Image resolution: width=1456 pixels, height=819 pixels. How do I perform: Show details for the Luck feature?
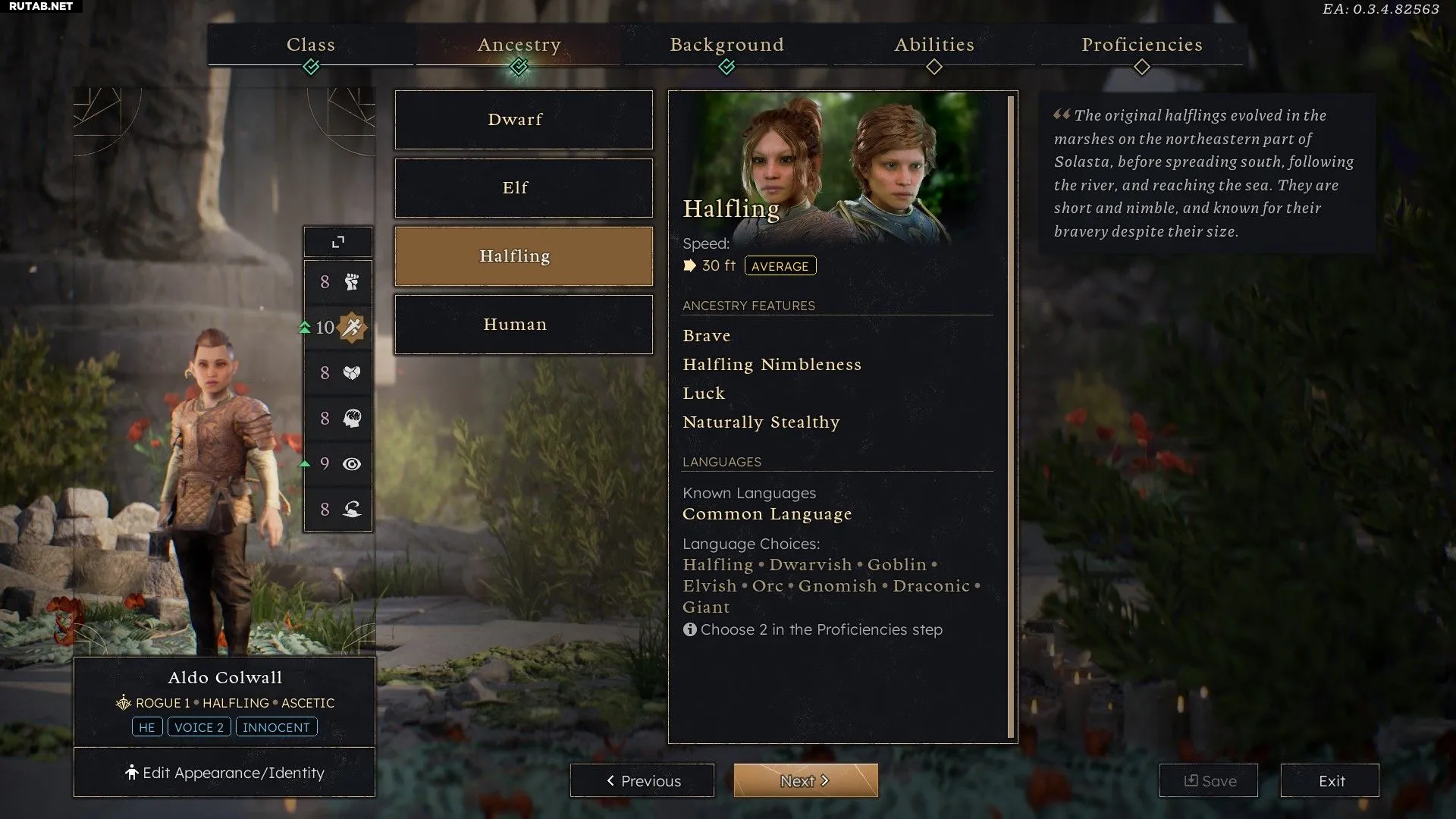(704, 394)
